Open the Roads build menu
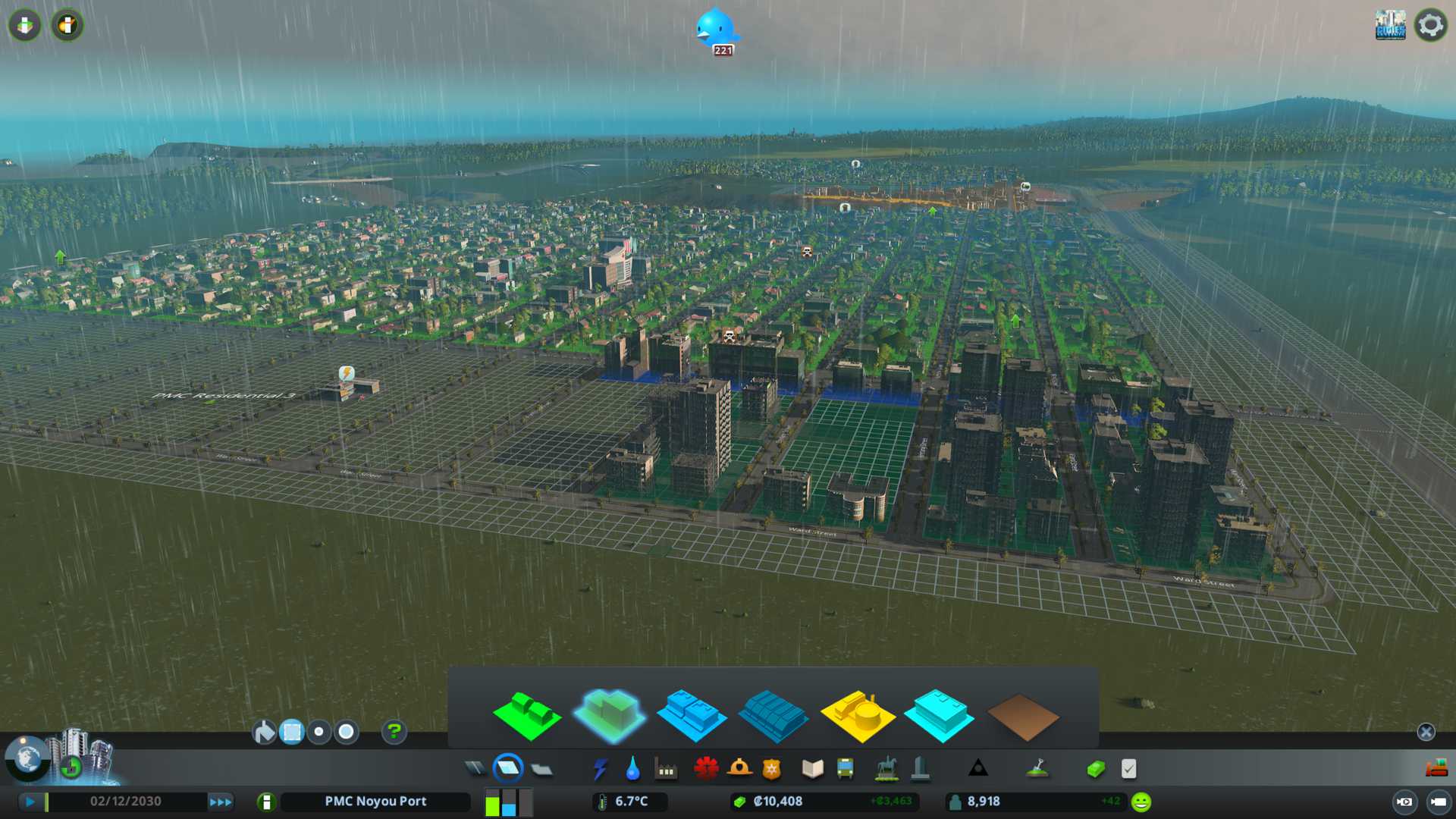This screenshot has width=1456, height=819. click(x=475, y=769)
